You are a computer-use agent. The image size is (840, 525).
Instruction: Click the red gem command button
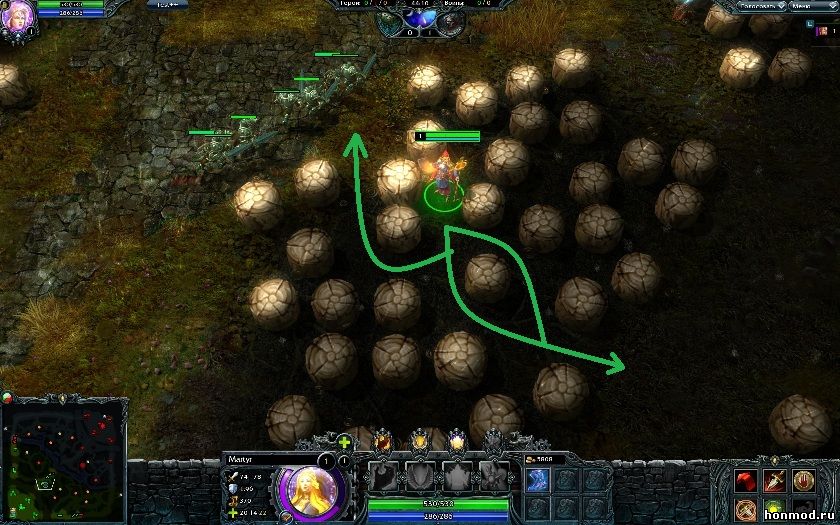click(x=744, y=481)
